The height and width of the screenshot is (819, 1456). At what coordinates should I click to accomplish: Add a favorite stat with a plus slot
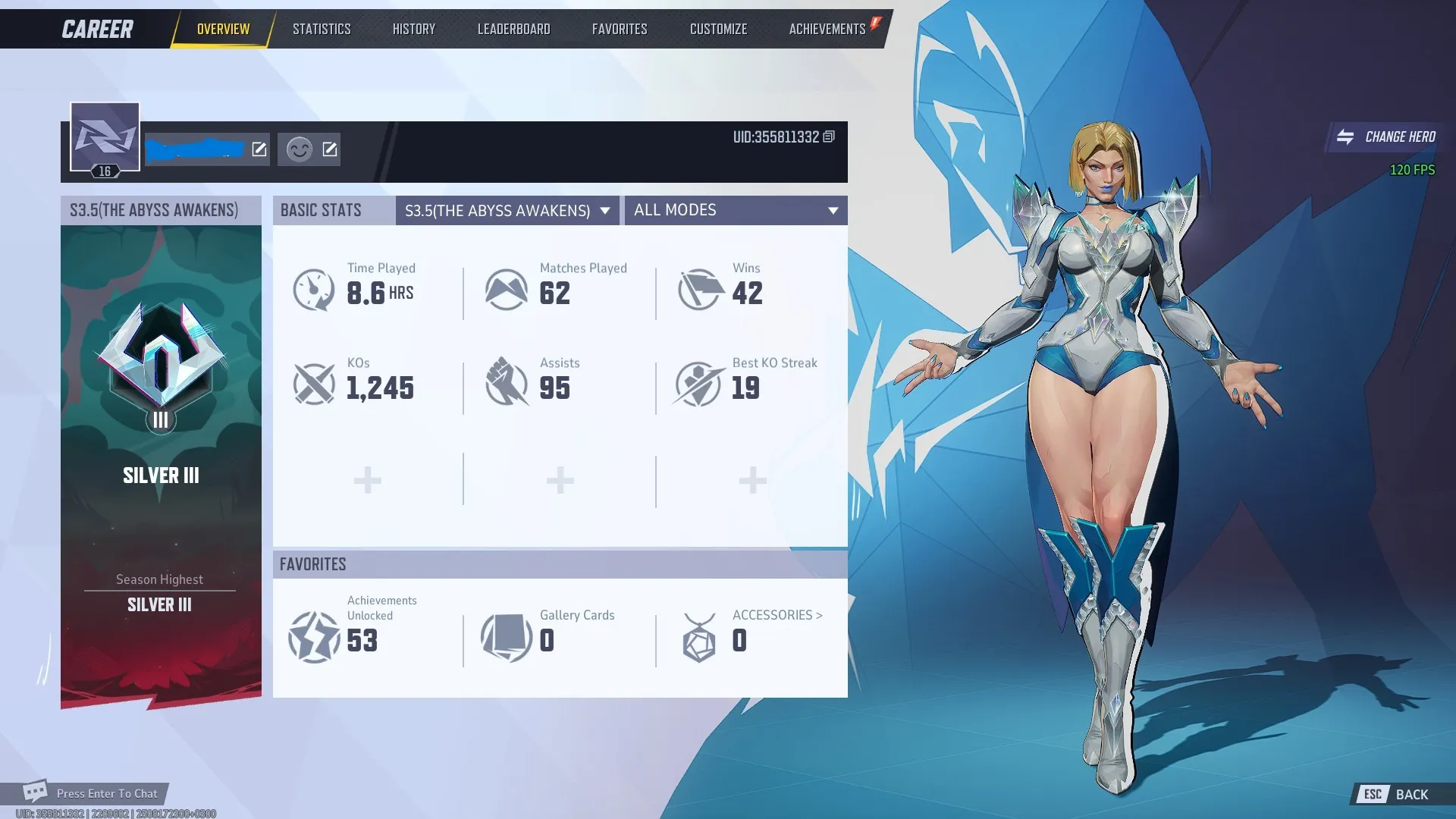(367, 479)
